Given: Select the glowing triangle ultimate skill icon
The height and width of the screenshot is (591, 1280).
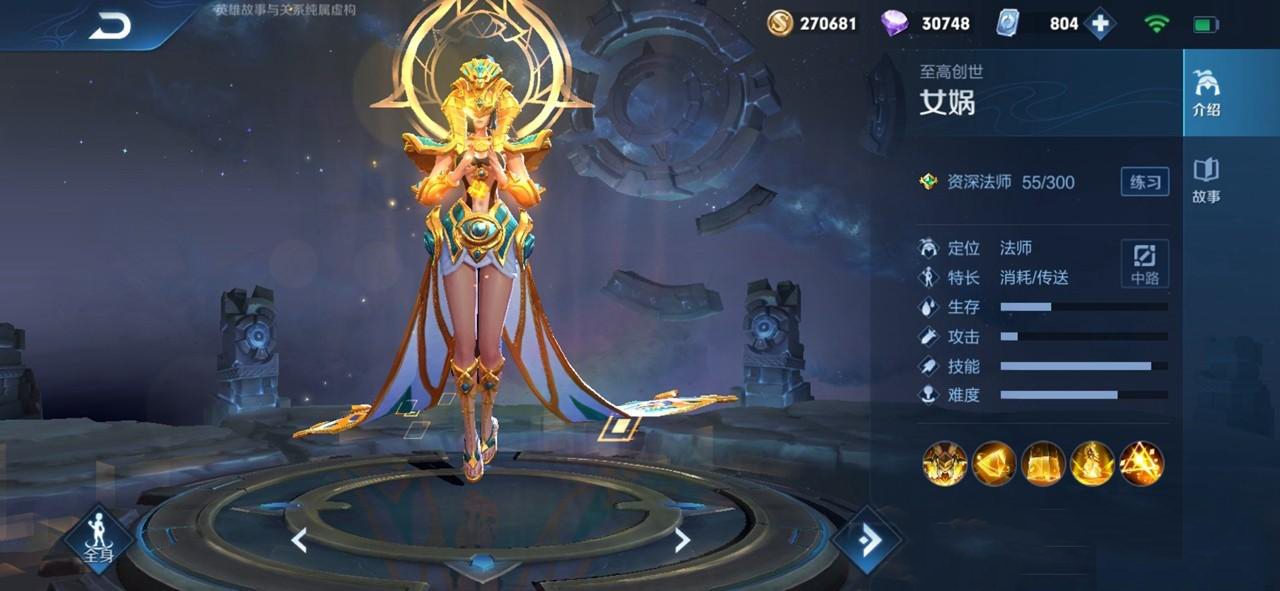Looking at the screenshot, I should pyautogui.click(x=1141, y=464).
